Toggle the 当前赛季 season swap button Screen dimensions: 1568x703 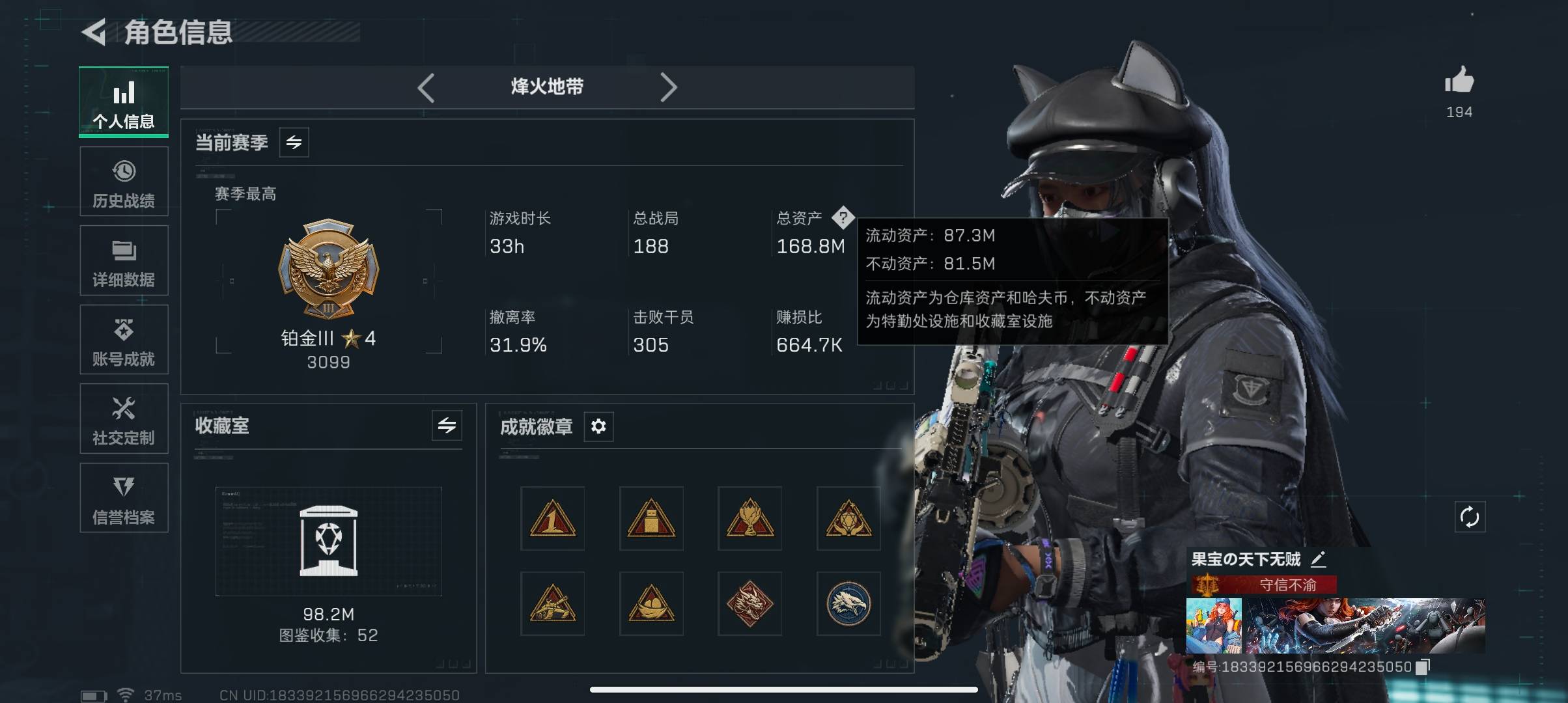click(294, 143)
